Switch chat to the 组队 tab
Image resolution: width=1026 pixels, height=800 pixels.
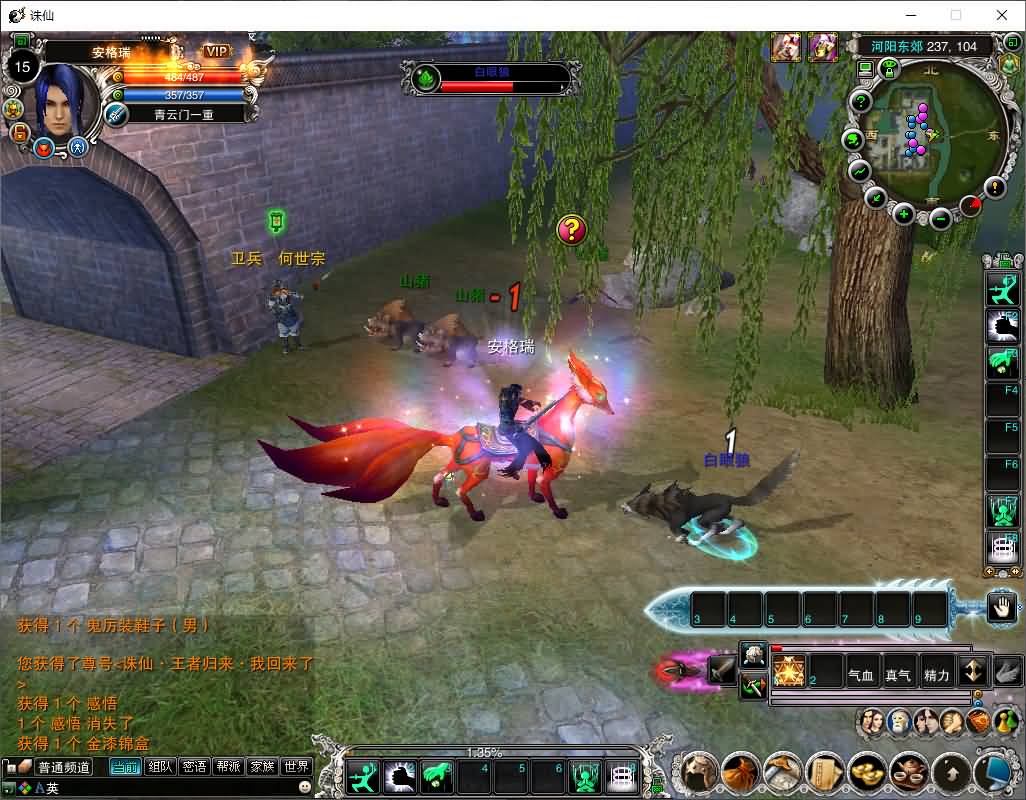tap(160, 767)
